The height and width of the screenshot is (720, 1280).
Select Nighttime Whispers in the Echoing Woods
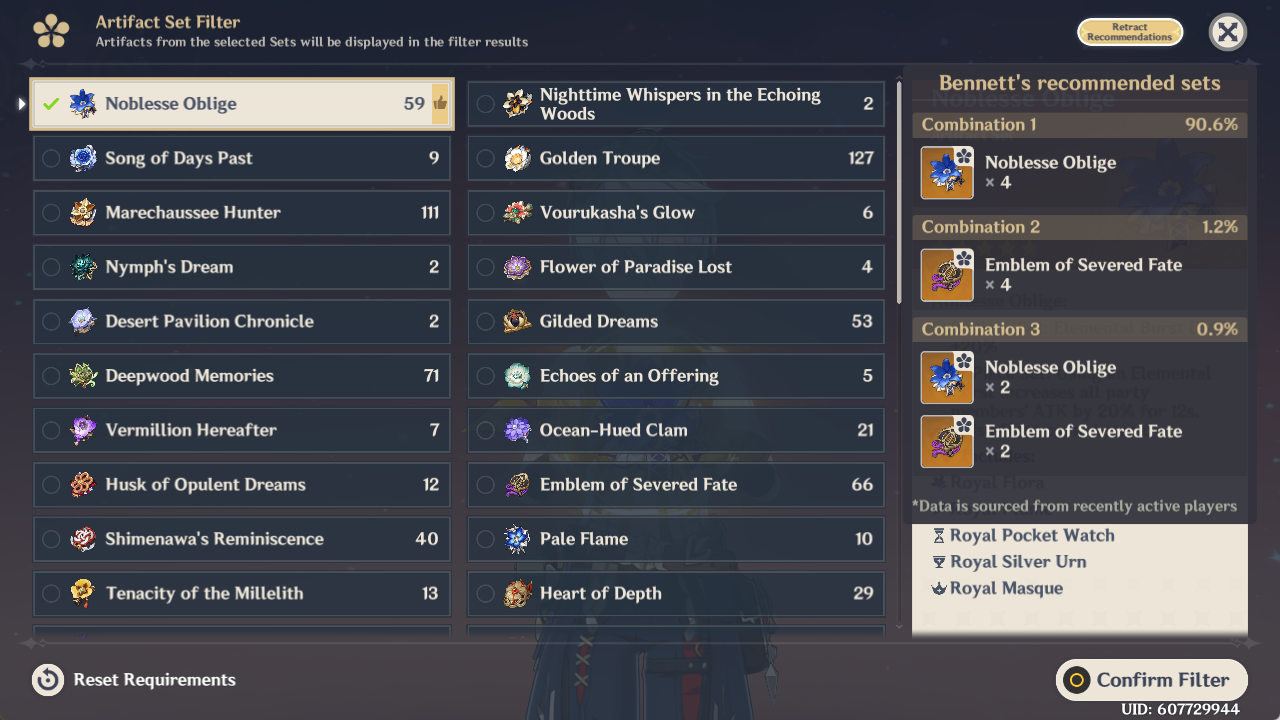676,104
